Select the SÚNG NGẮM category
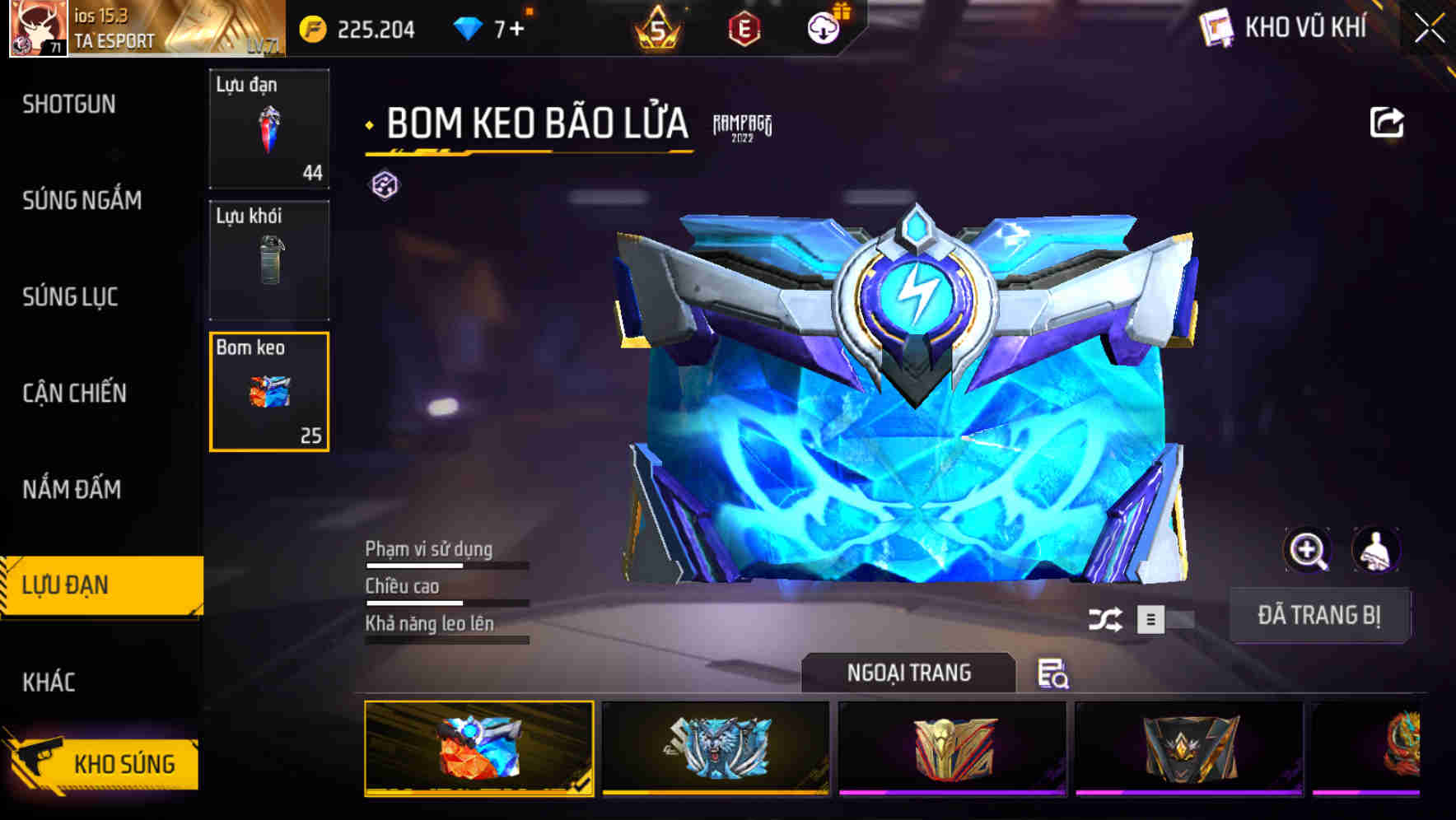Screen dimensions: 1456x820 point(82,200)
